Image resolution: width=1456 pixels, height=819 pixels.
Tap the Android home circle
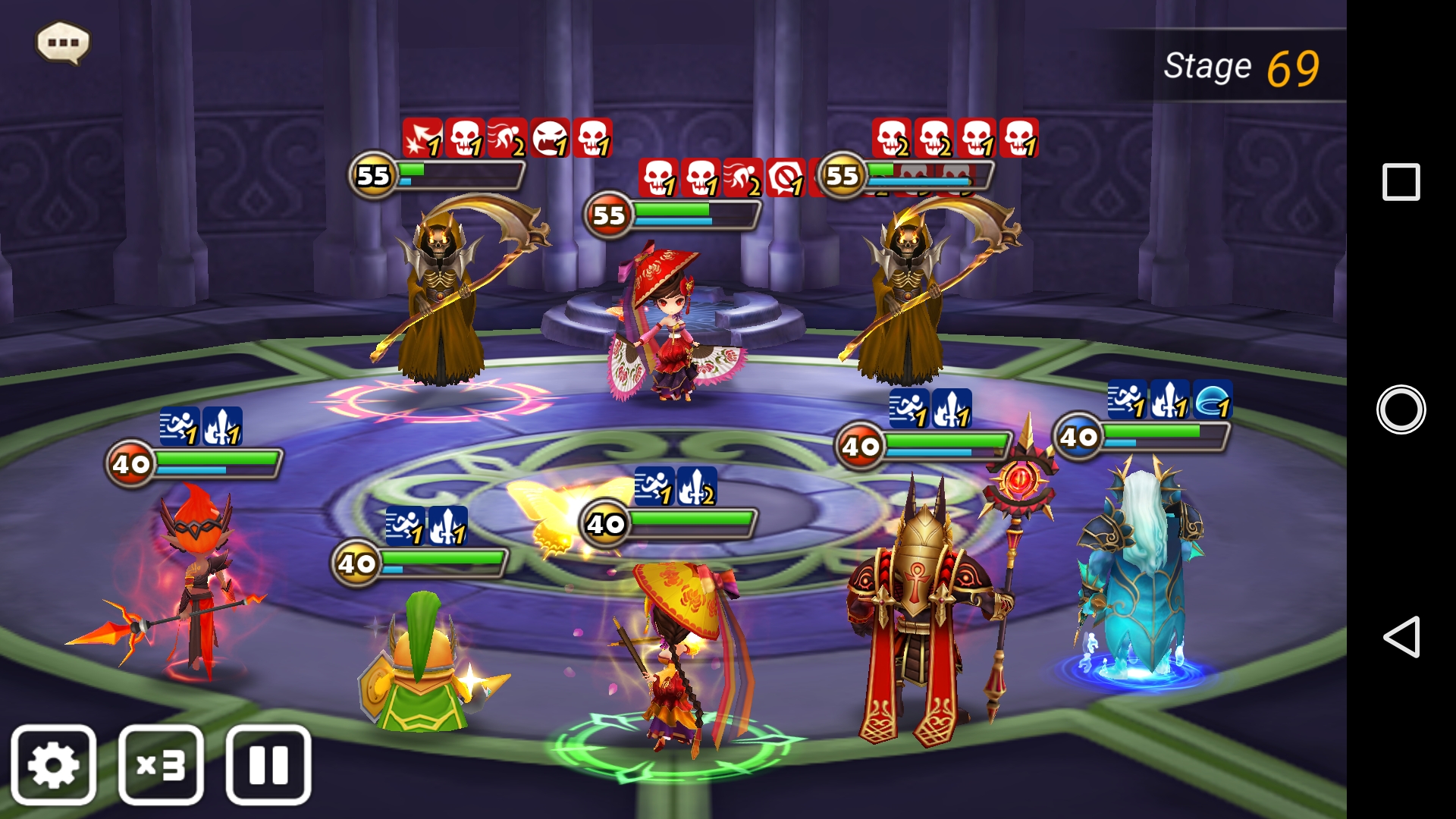(1401, 409)
